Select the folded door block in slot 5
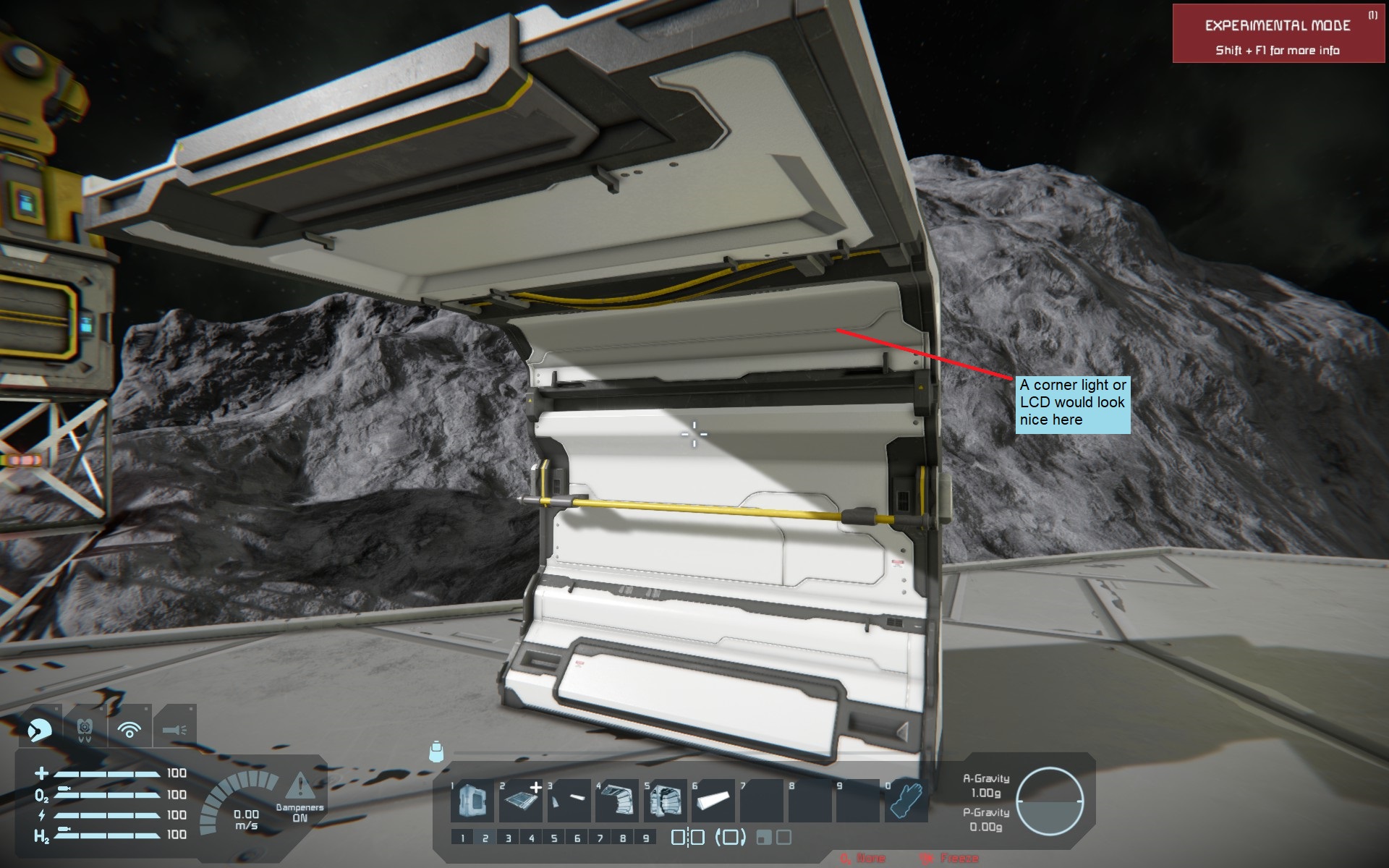 click(x=666, y=801)
